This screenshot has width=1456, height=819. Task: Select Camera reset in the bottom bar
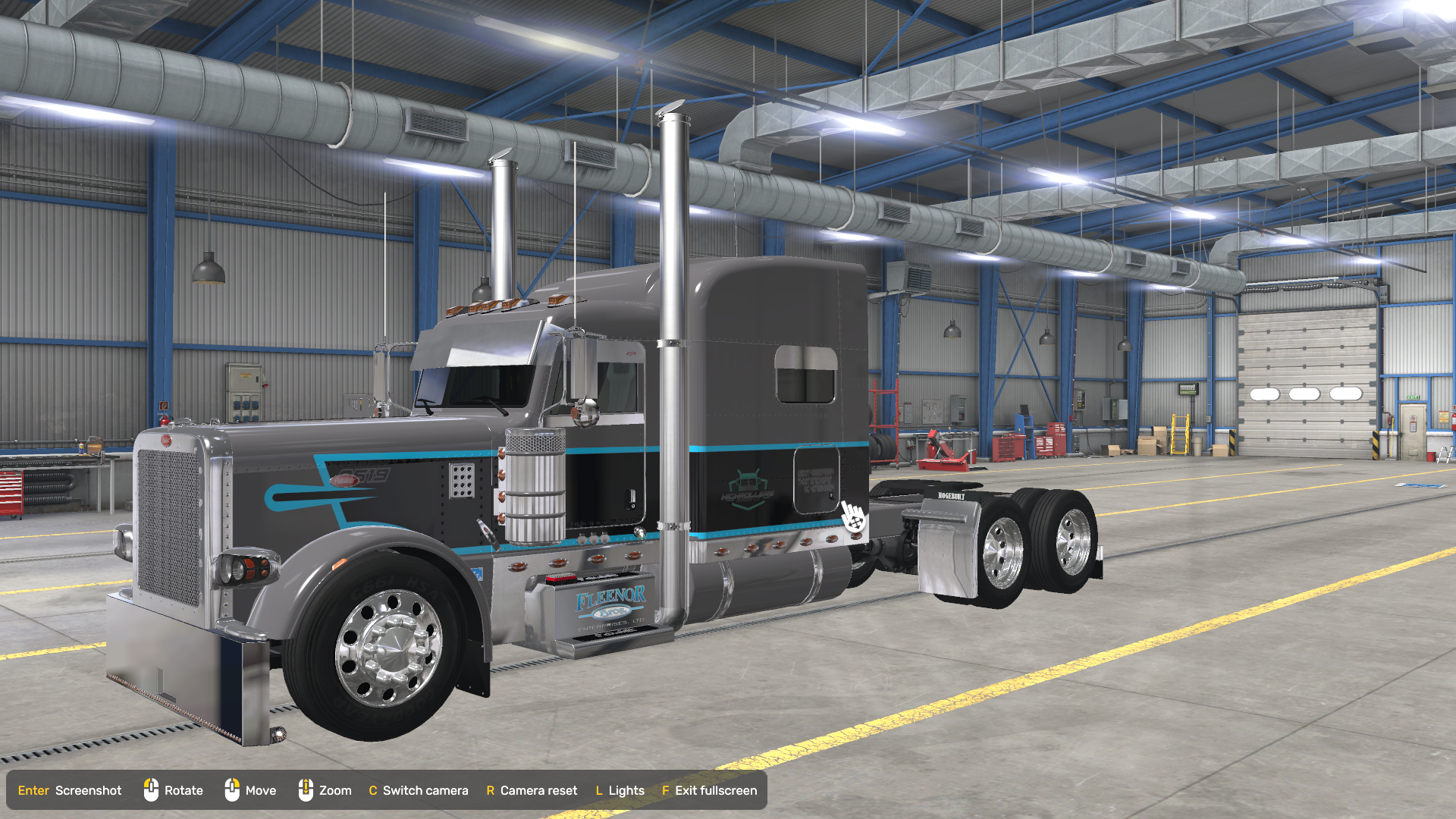pos(532,790)
